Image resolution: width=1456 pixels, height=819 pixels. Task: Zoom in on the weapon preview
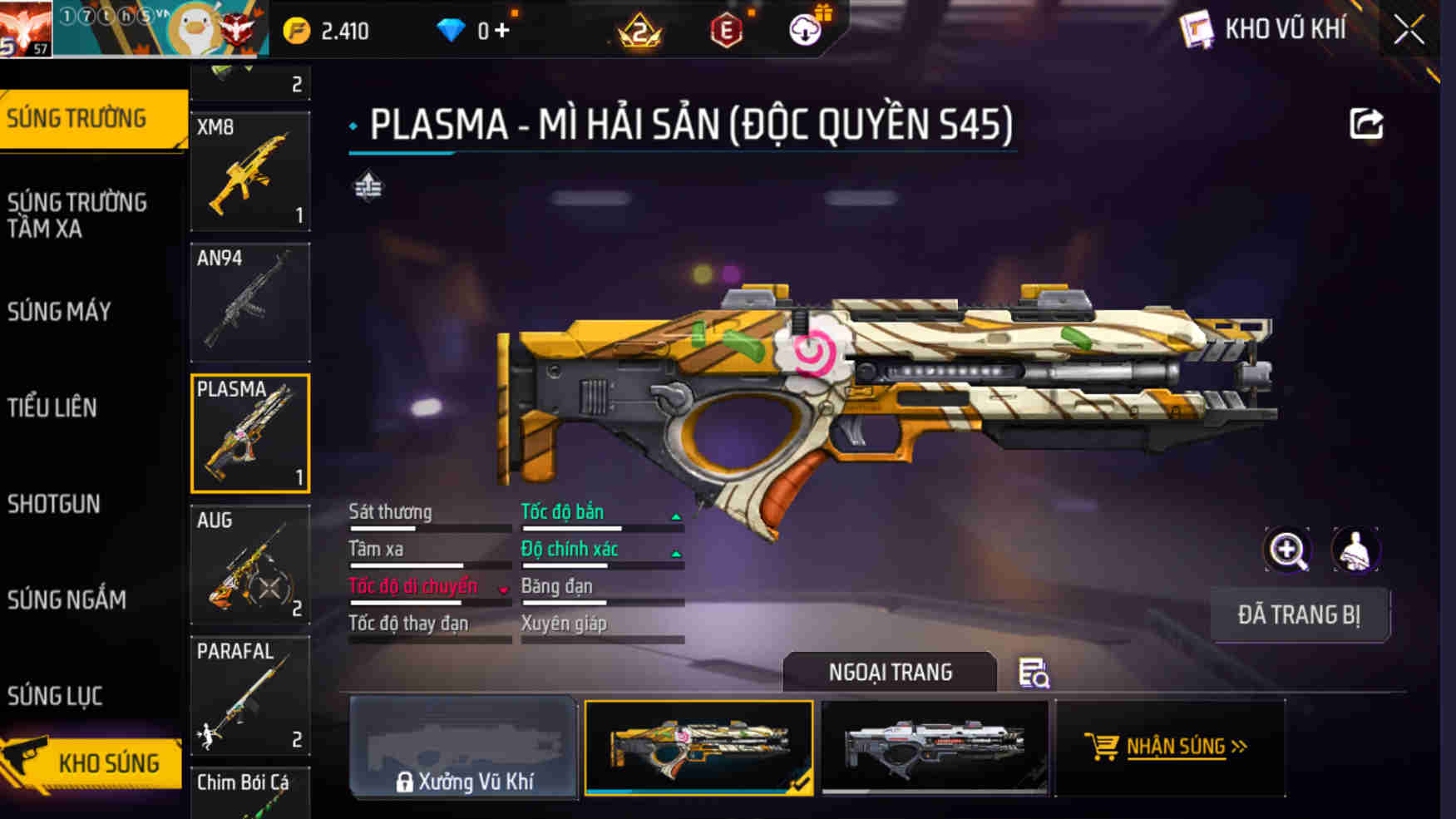1286,550
